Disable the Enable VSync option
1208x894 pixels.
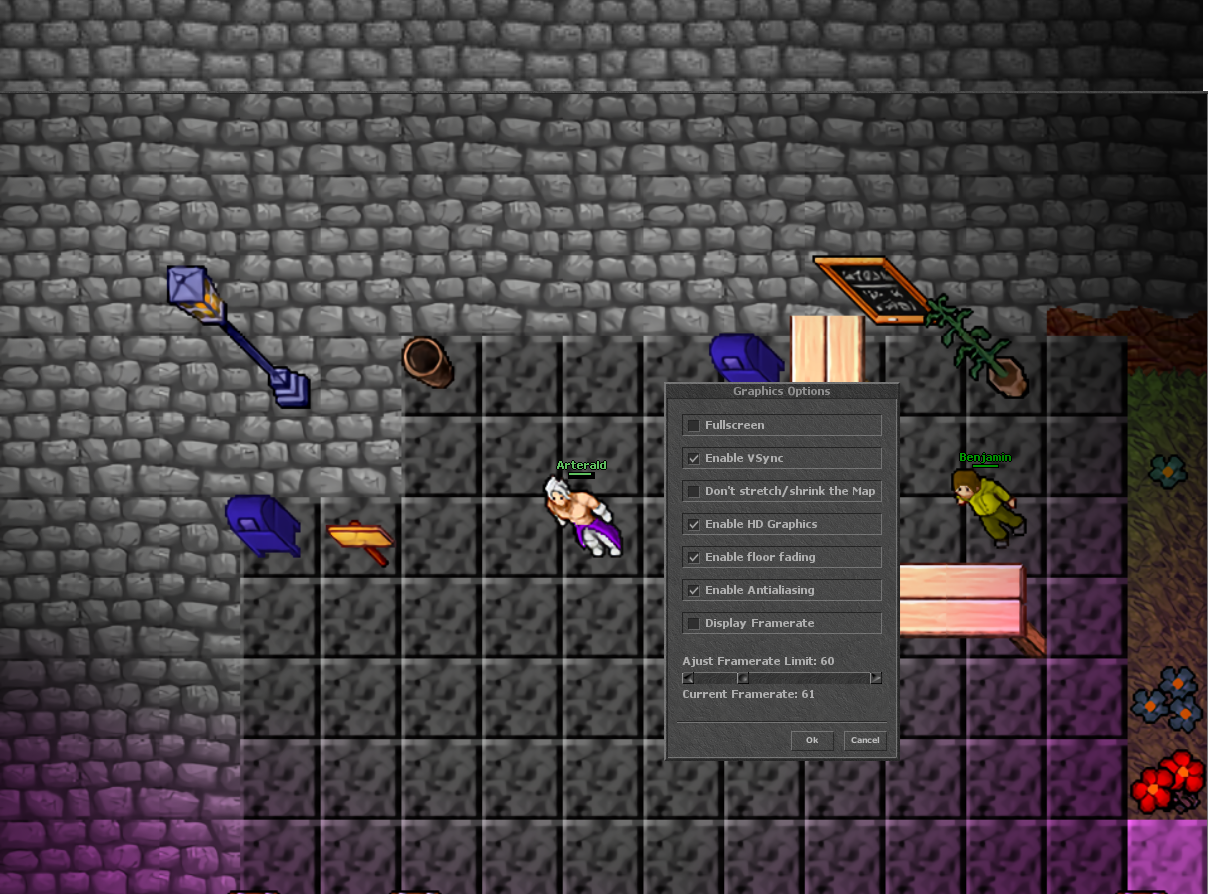[693, 459]
